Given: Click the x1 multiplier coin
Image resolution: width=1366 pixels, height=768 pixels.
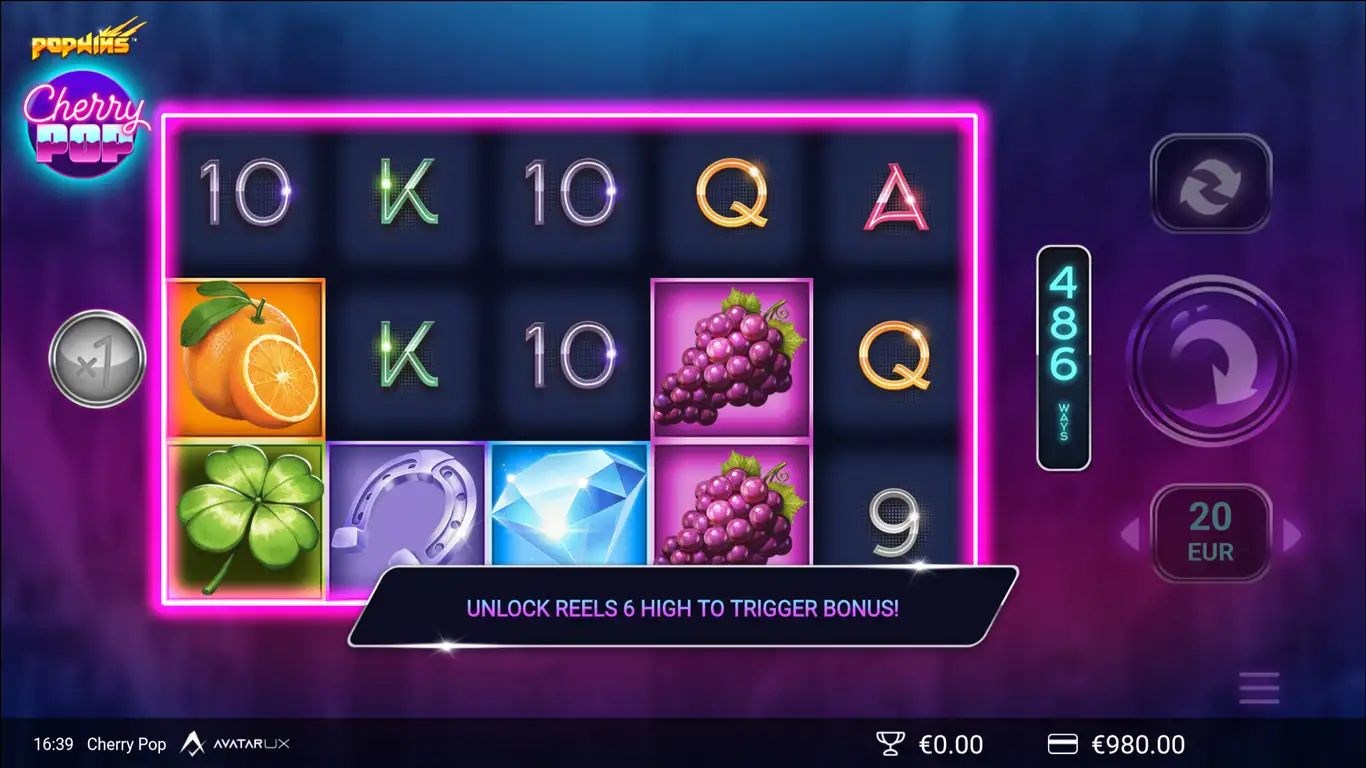Looking at the screenshot, I should click(x=98, y=359).
